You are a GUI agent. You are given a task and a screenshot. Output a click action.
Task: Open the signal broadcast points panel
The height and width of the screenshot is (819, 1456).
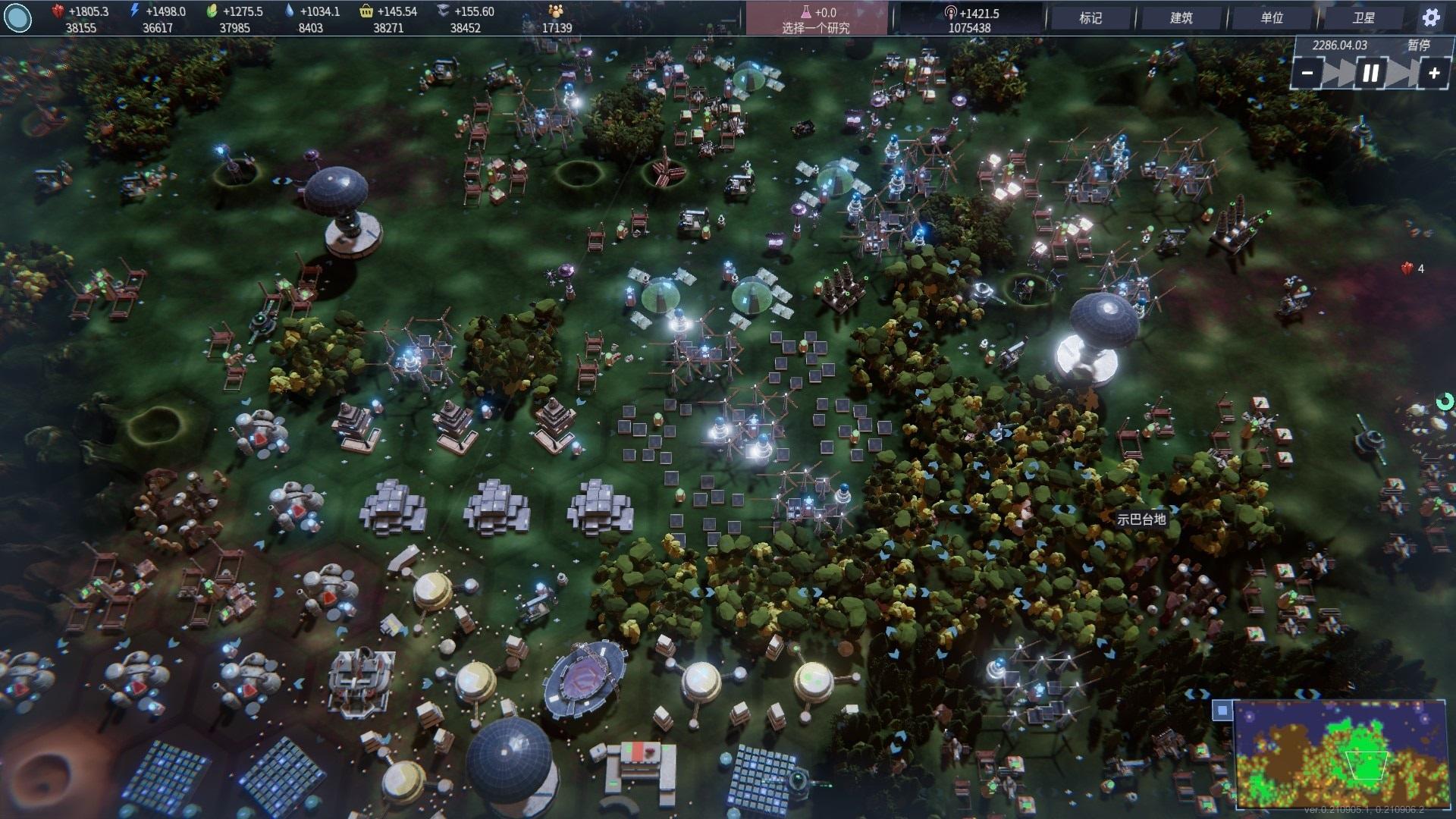(970, 20)
